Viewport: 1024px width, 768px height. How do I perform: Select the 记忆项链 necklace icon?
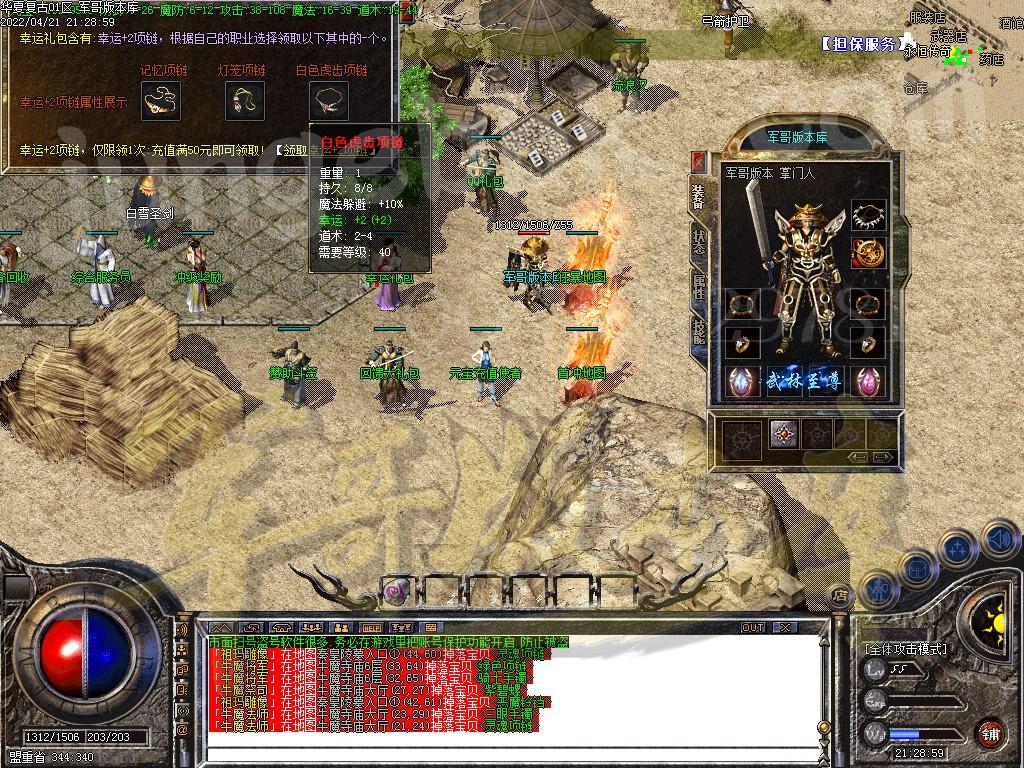(160, 100)
